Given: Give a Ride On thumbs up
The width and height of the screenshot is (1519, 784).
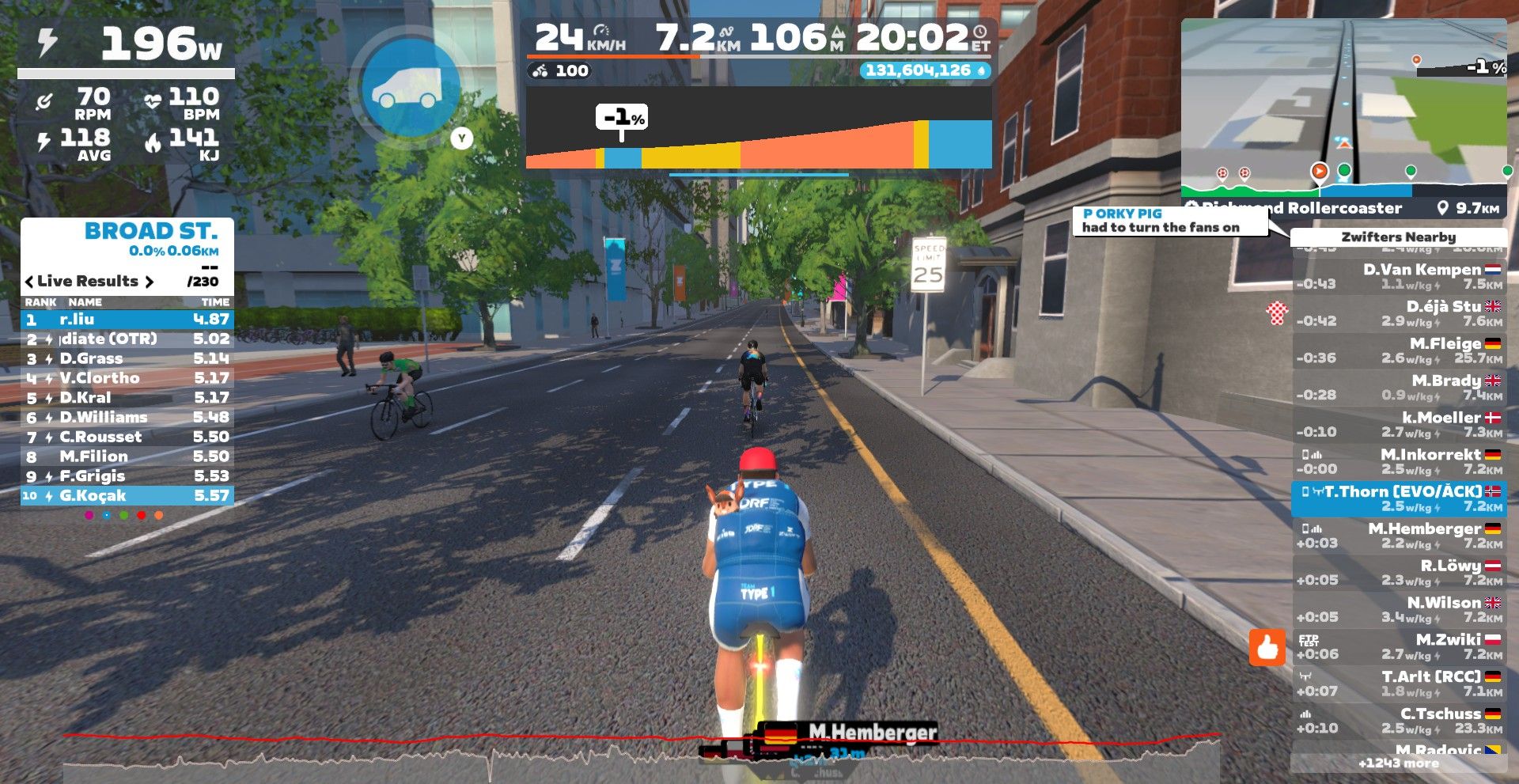Looking at the screenshot, I should [x=1267, y=648].
